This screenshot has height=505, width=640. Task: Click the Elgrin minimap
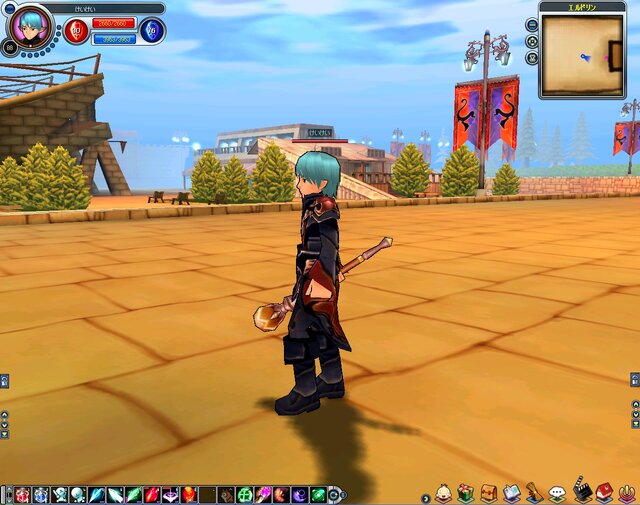[x=581, y=56]
